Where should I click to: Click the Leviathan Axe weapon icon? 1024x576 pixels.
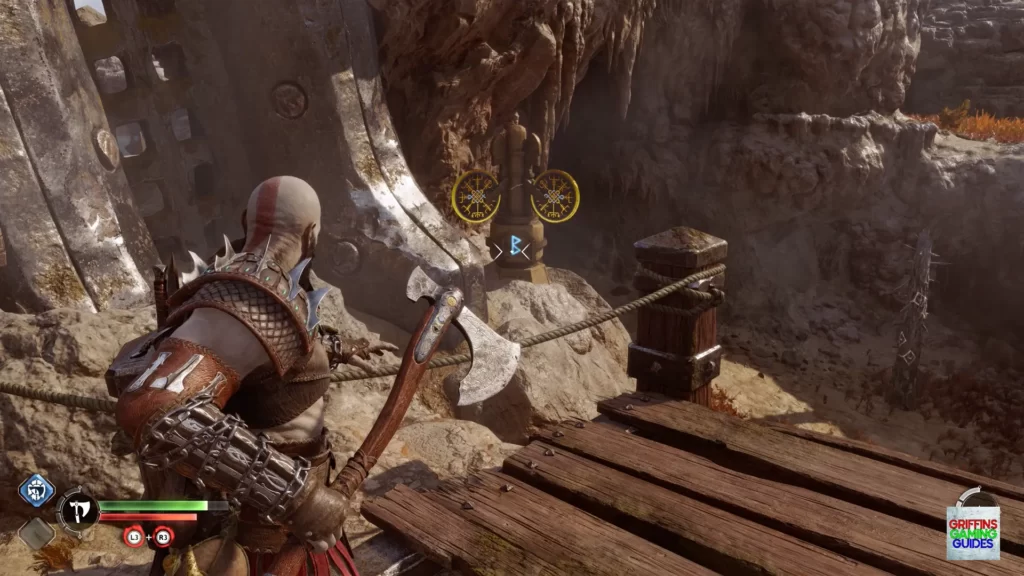point(77,511)
